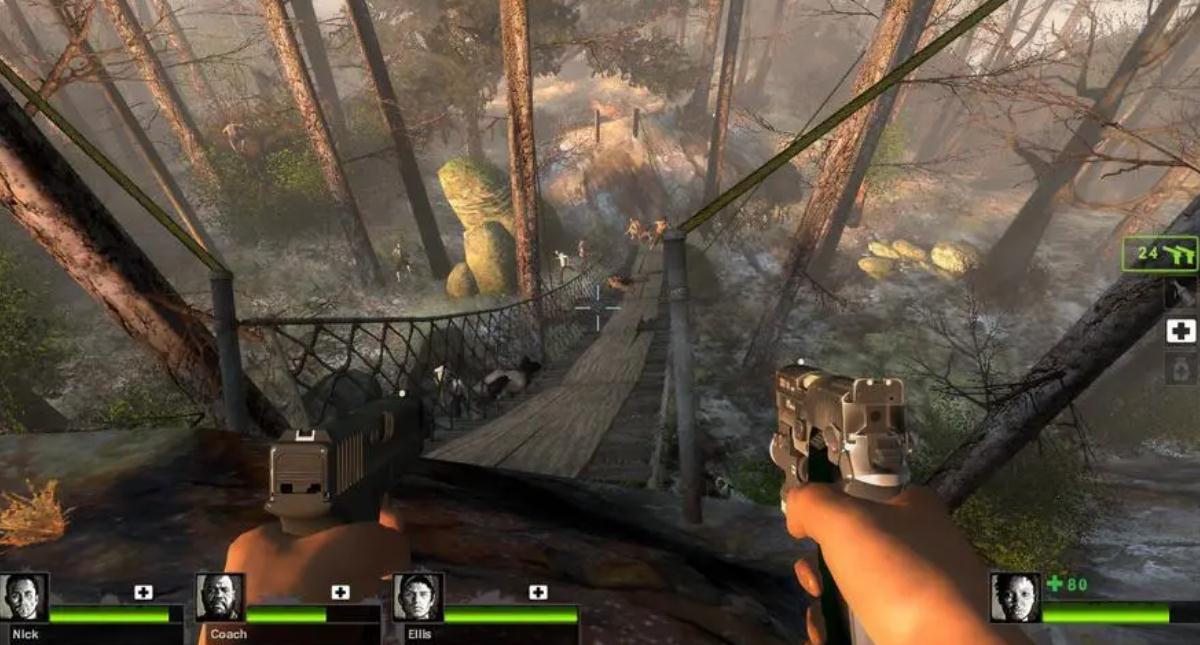Image resolution: width=1200 pixels, height=645 pixels.
Task: Click the medkit icon above Ellis's health
Action: point(538,592)
